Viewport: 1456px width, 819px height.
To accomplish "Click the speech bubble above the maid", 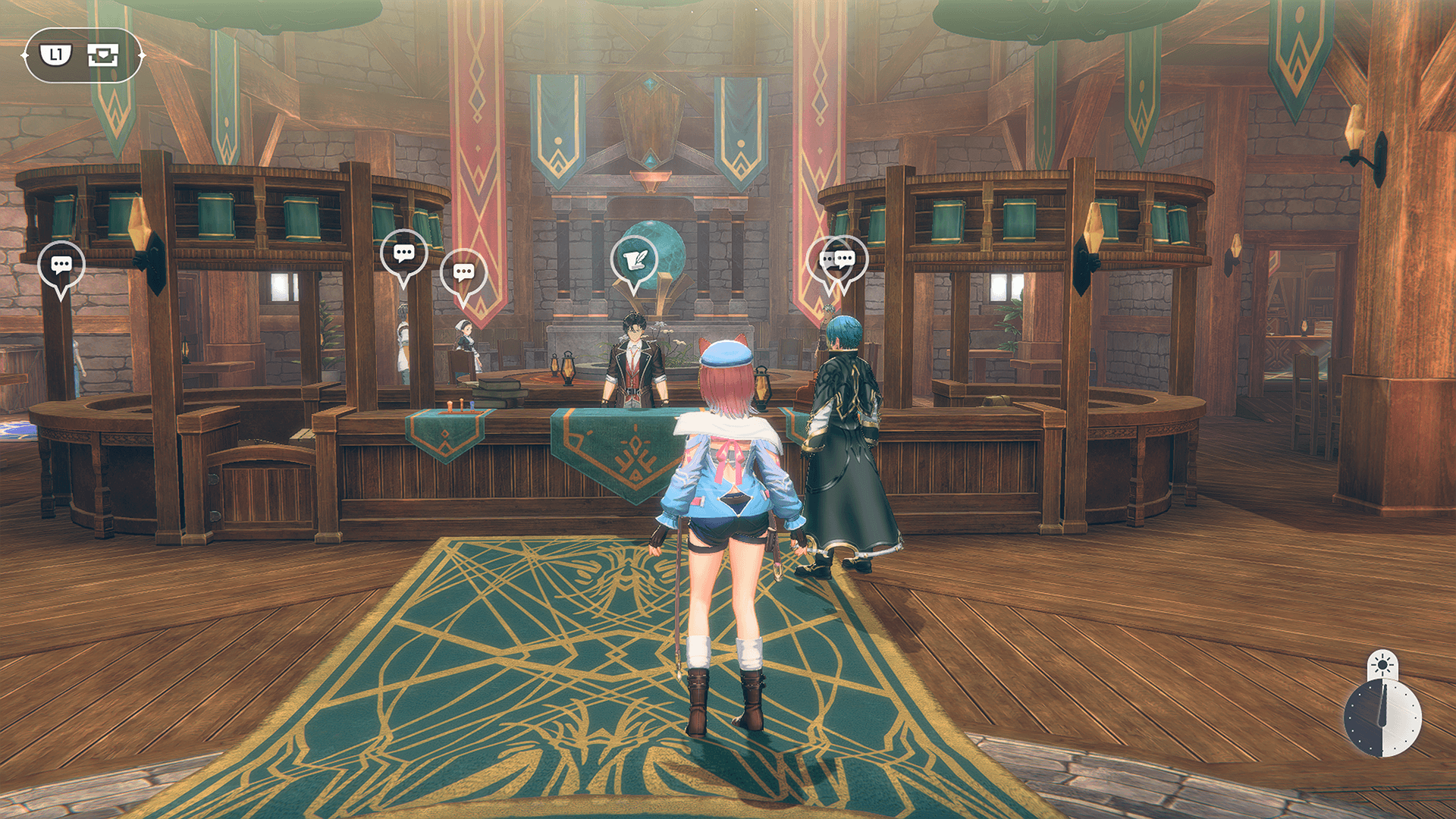I will (x=463, y=271).
